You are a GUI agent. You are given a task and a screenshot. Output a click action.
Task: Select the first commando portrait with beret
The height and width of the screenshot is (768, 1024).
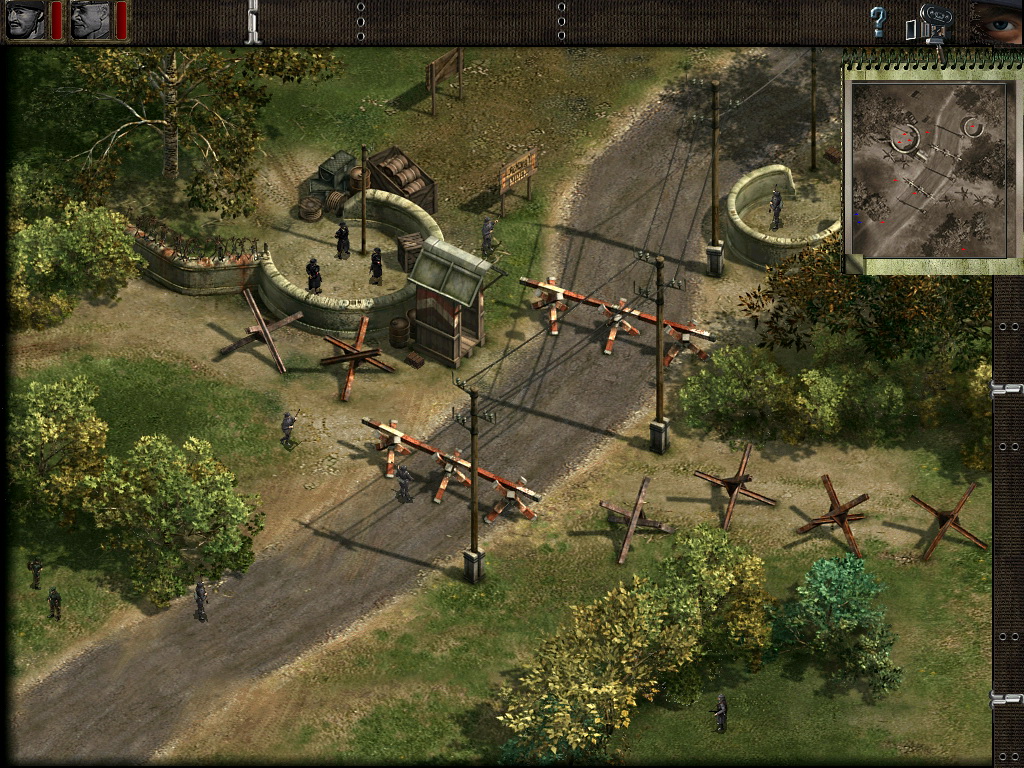coord(26,20)
